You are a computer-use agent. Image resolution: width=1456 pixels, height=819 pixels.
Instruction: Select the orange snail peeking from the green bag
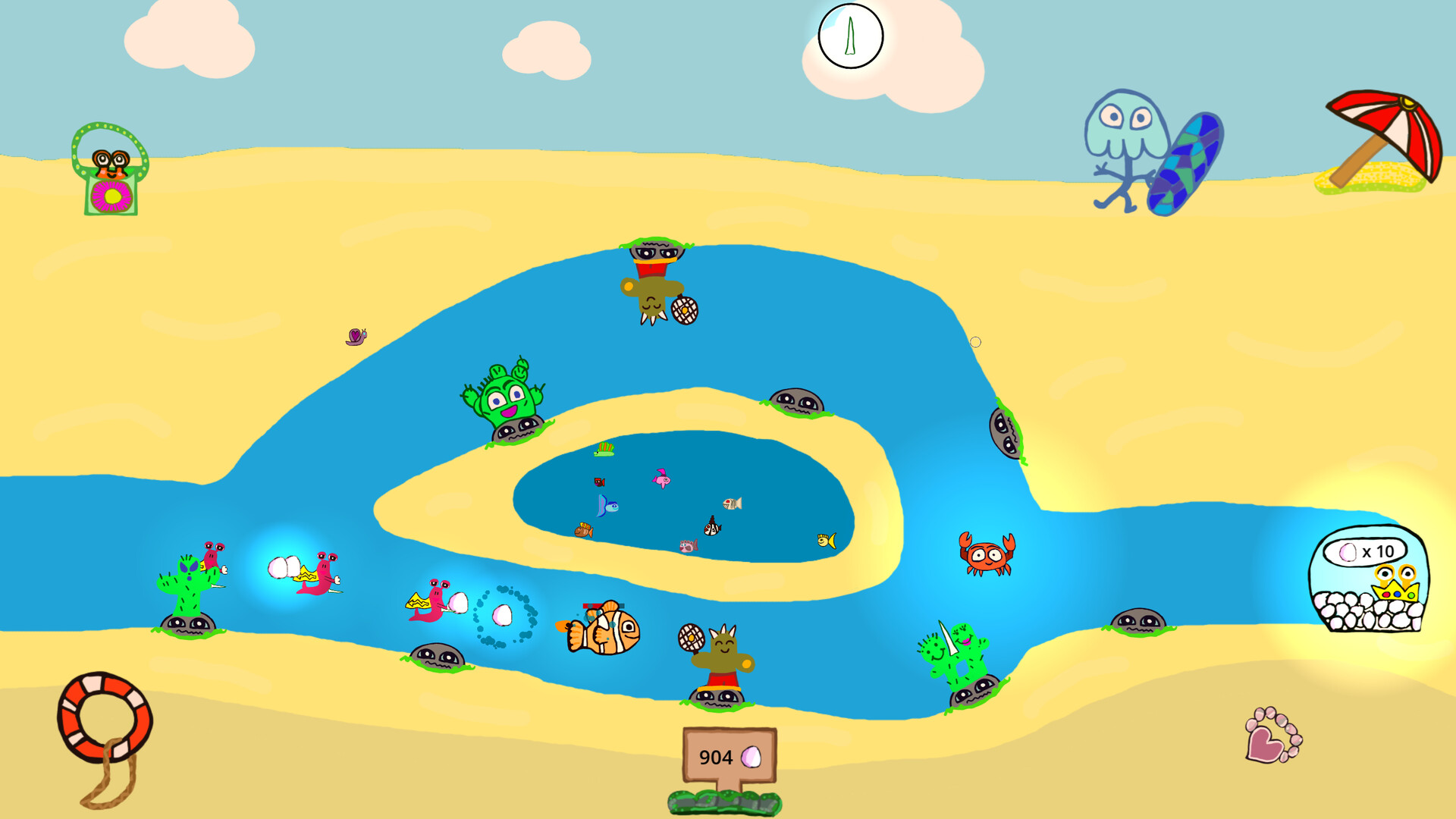click(x=108, y=163)
